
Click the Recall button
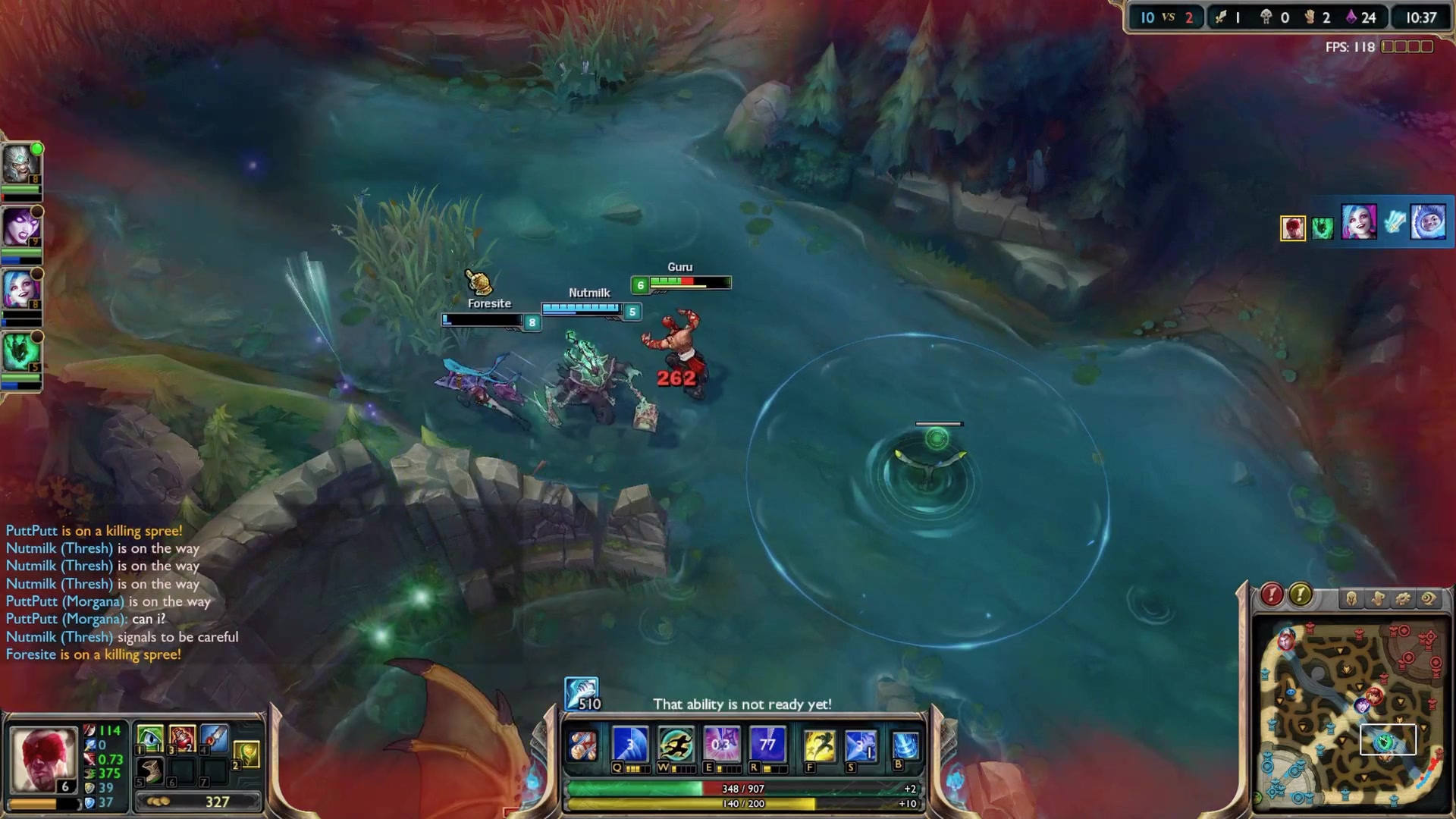905,746
